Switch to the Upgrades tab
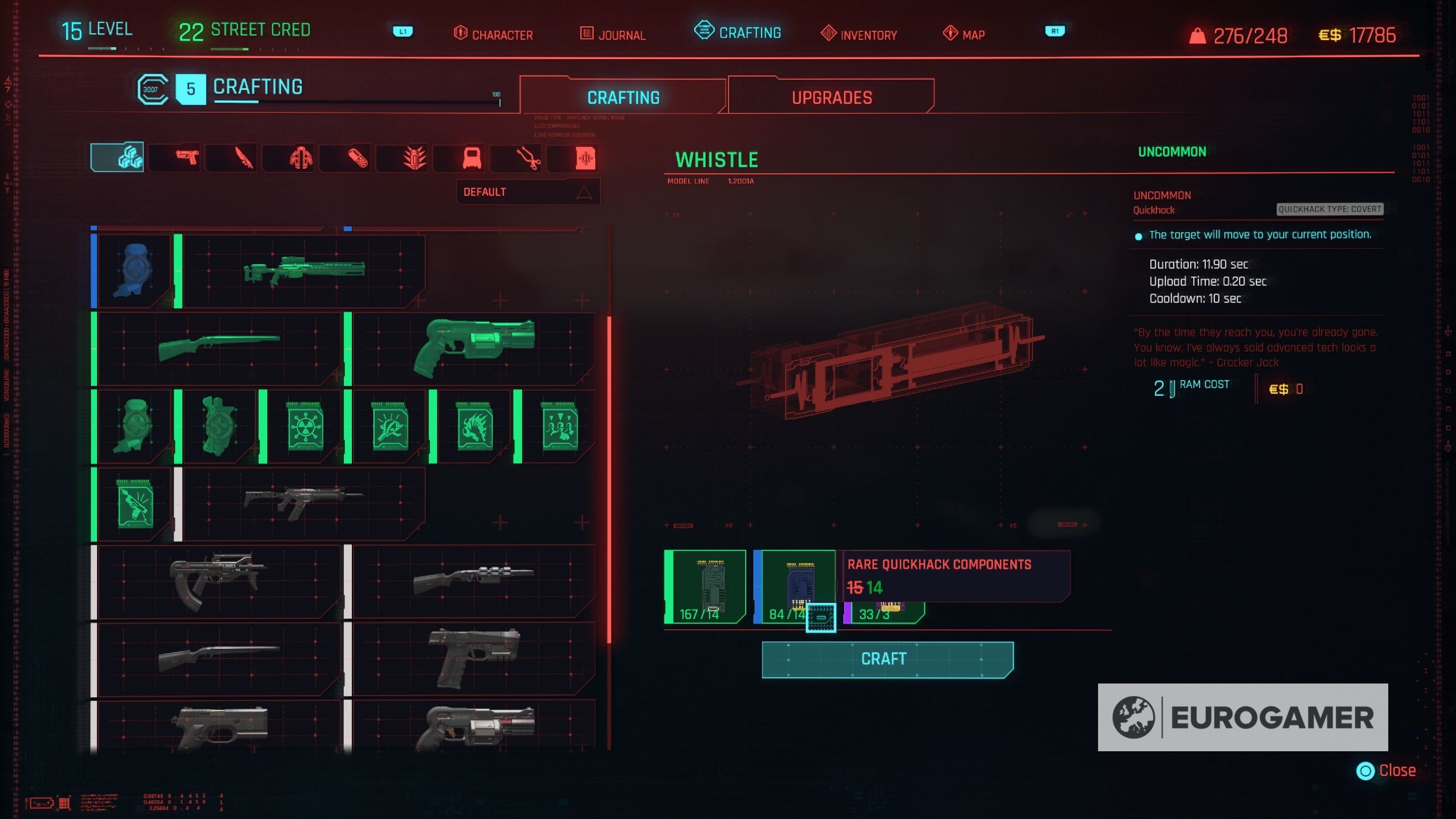Screen dimensions: 1456x819 pos(830,97)
